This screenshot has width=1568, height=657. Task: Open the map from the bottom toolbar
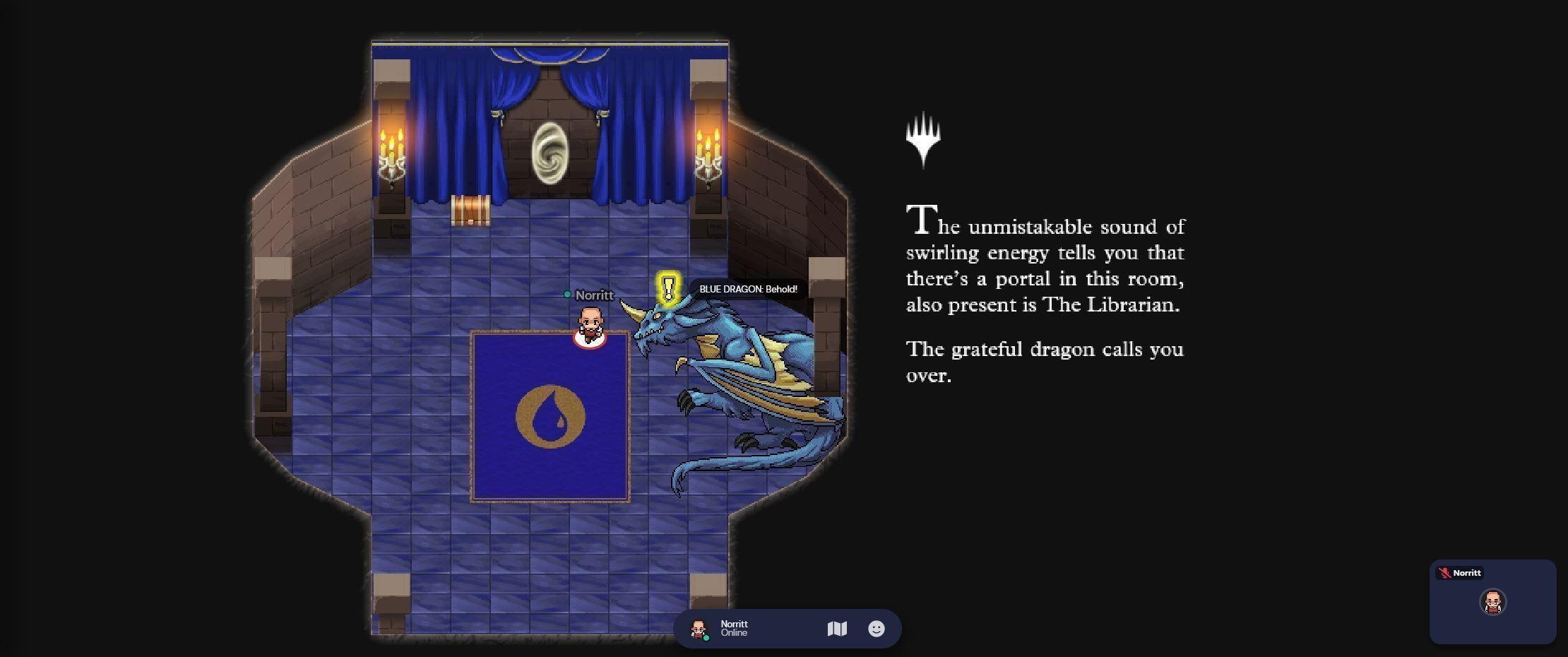837,629
